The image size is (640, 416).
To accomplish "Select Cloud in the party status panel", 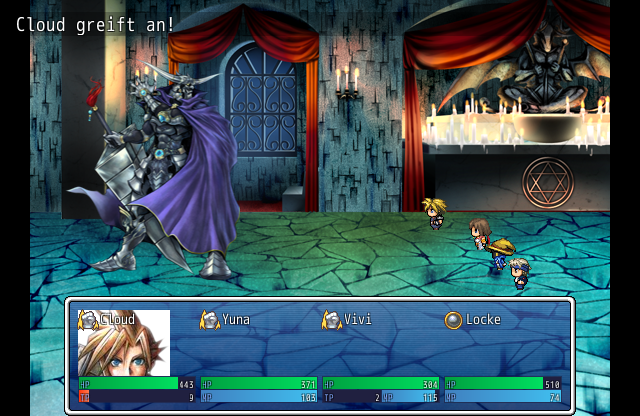I will click(x=119, y=320).
